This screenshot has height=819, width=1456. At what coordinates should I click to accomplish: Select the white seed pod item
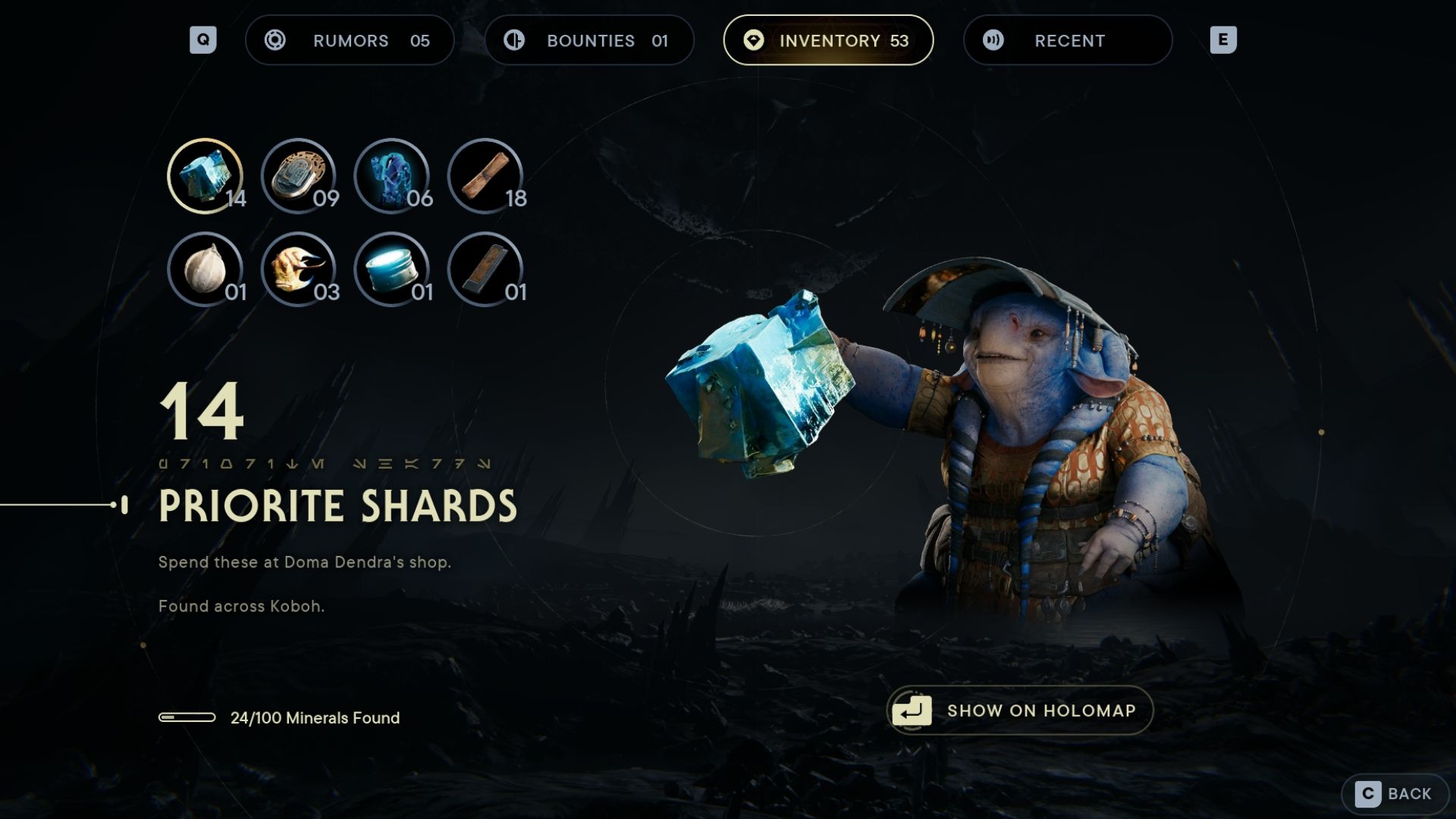[x=205, y=269]
